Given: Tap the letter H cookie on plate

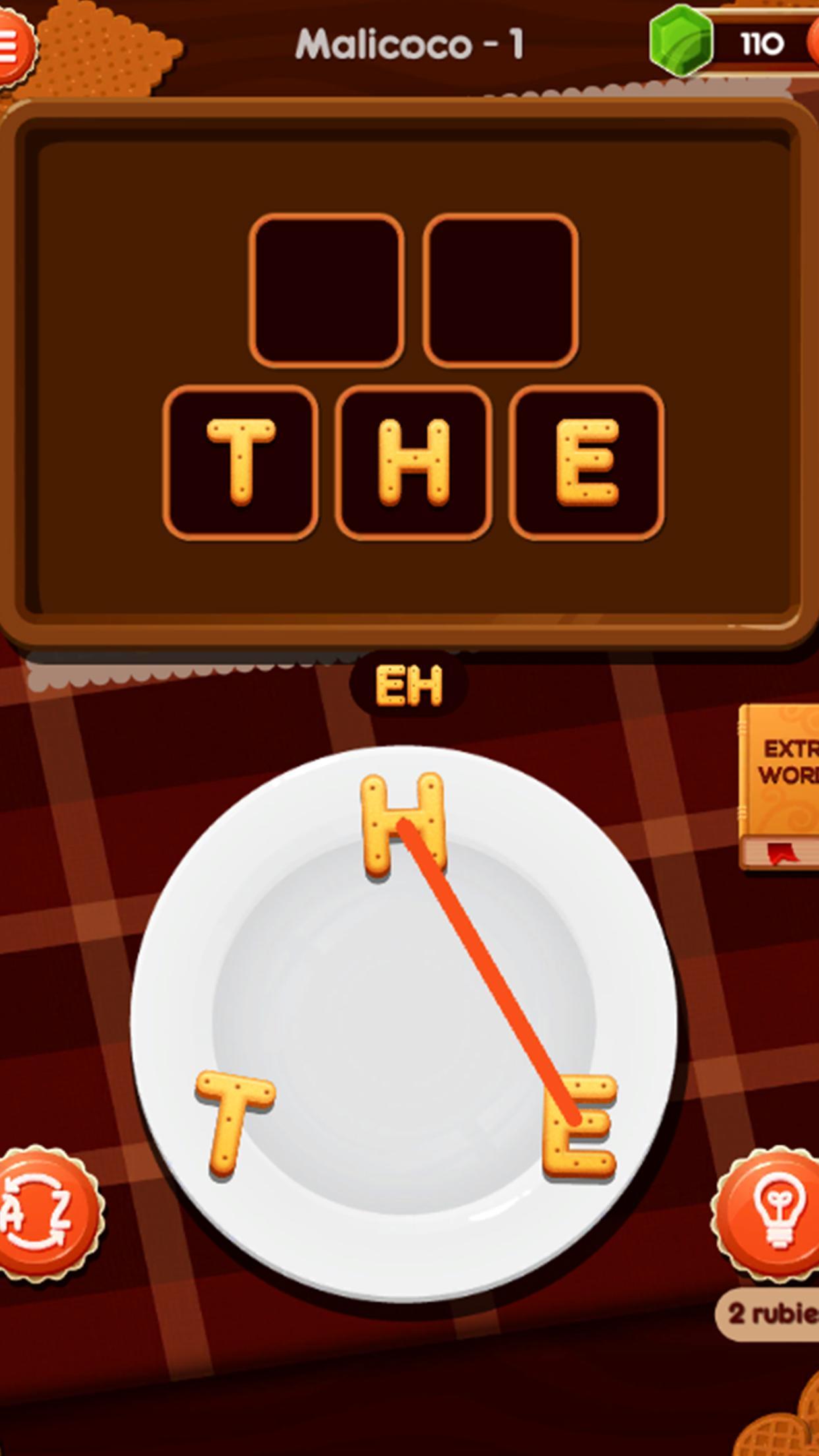Looking at the screenshot, I should pyautogui.click(x=402, y=824).
